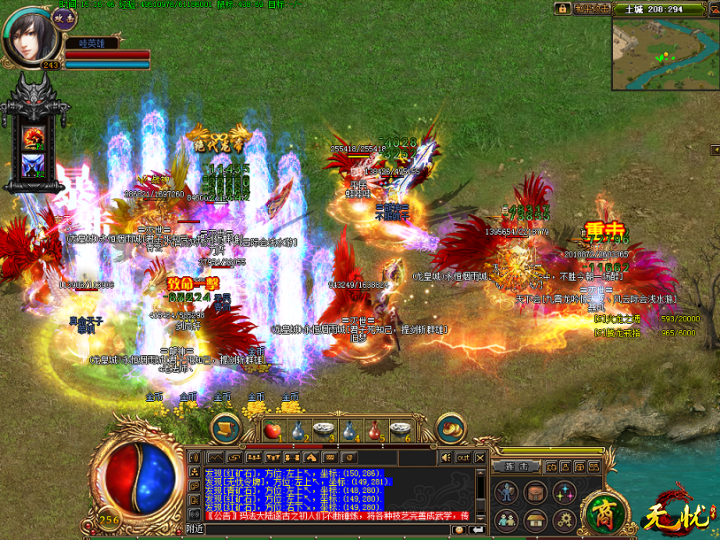Toggle the chat sound speaker icon
Viewport: 720px width, 540px height.
pyautogui.click(x=445, y=457)
